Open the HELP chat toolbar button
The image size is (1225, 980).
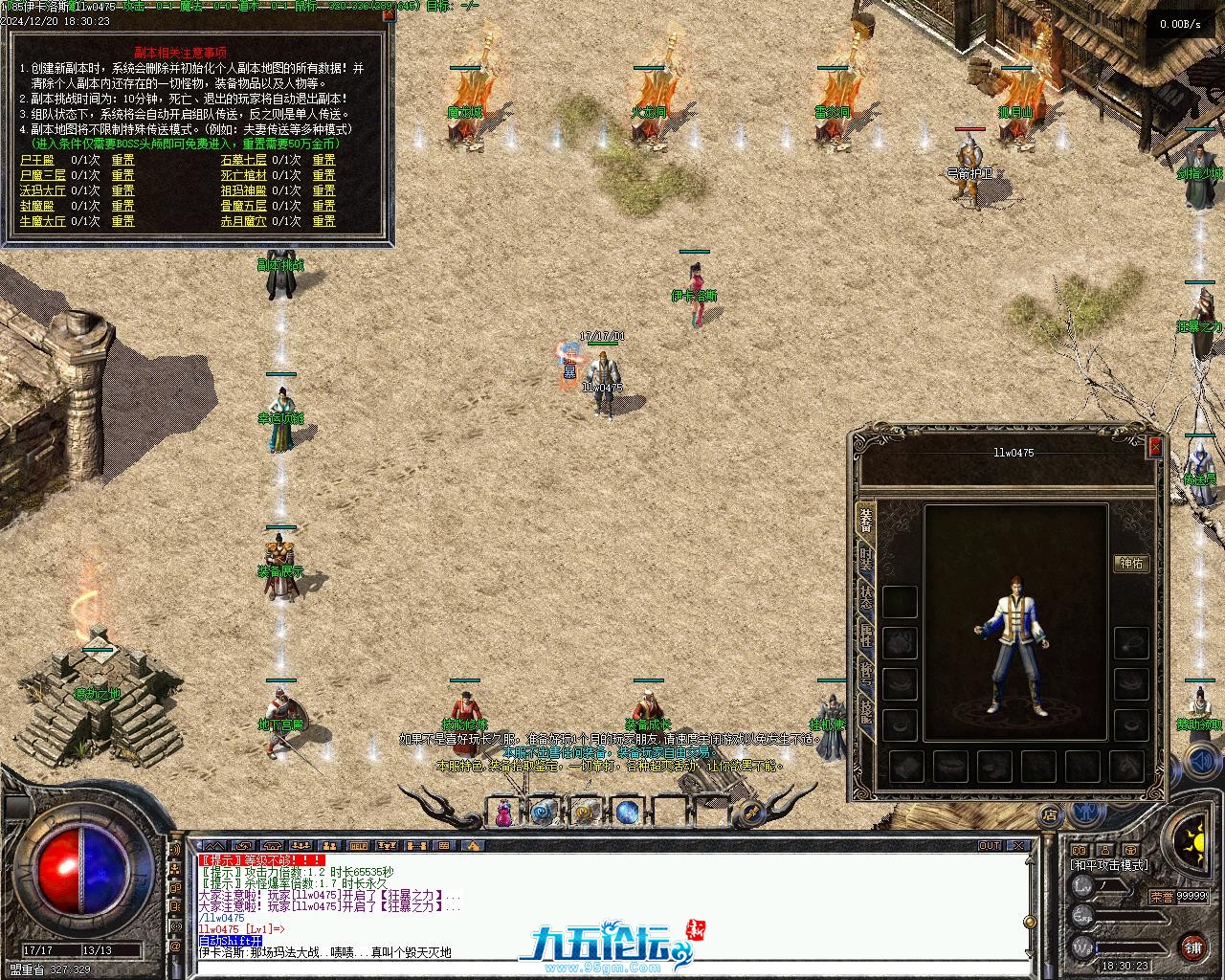pos(358,846)
